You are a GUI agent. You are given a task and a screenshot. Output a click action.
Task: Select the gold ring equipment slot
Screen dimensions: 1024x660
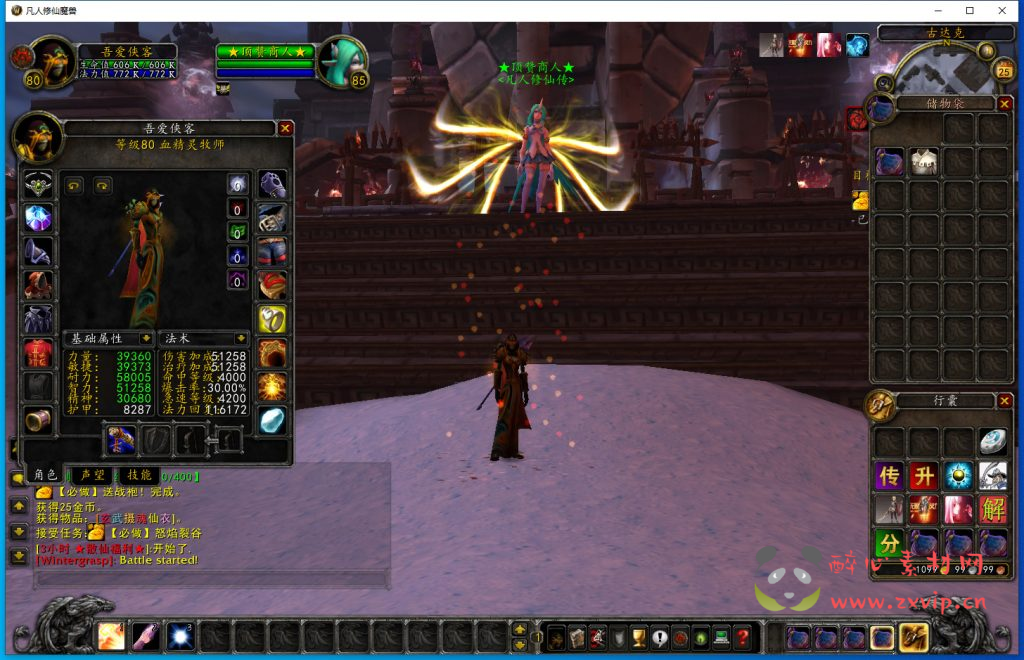[x=272, y=319]
